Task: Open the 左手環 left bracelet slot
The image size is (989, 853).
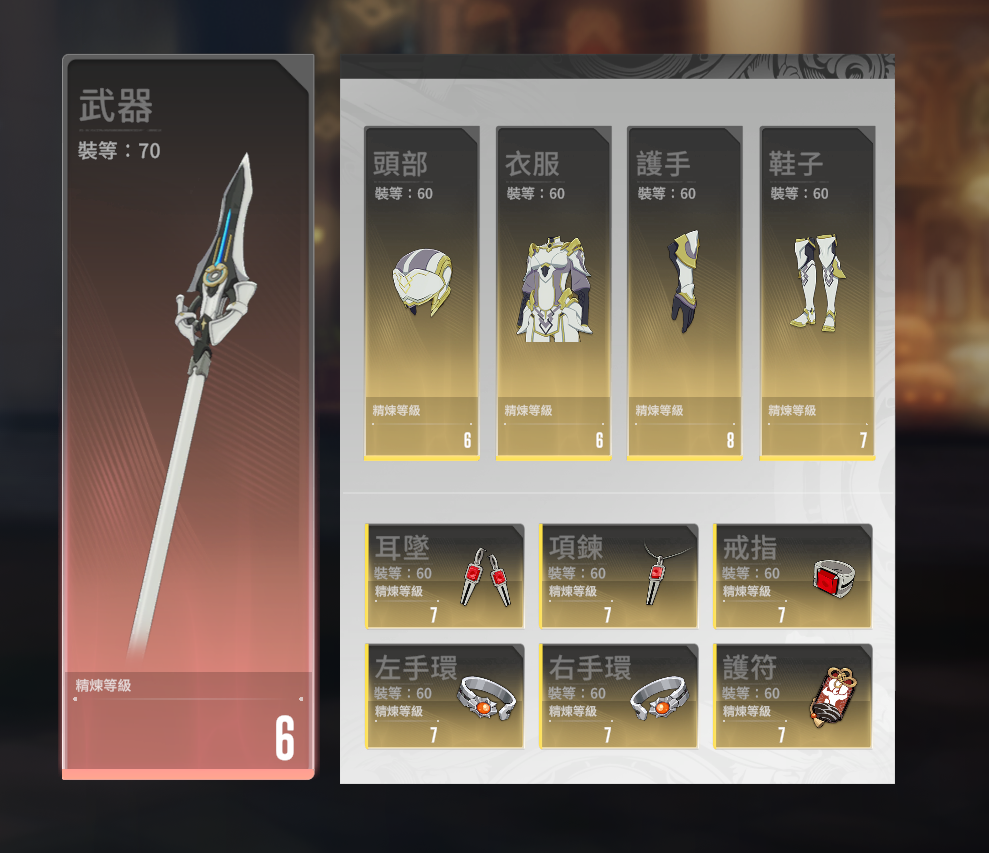Action: point(445,696)
